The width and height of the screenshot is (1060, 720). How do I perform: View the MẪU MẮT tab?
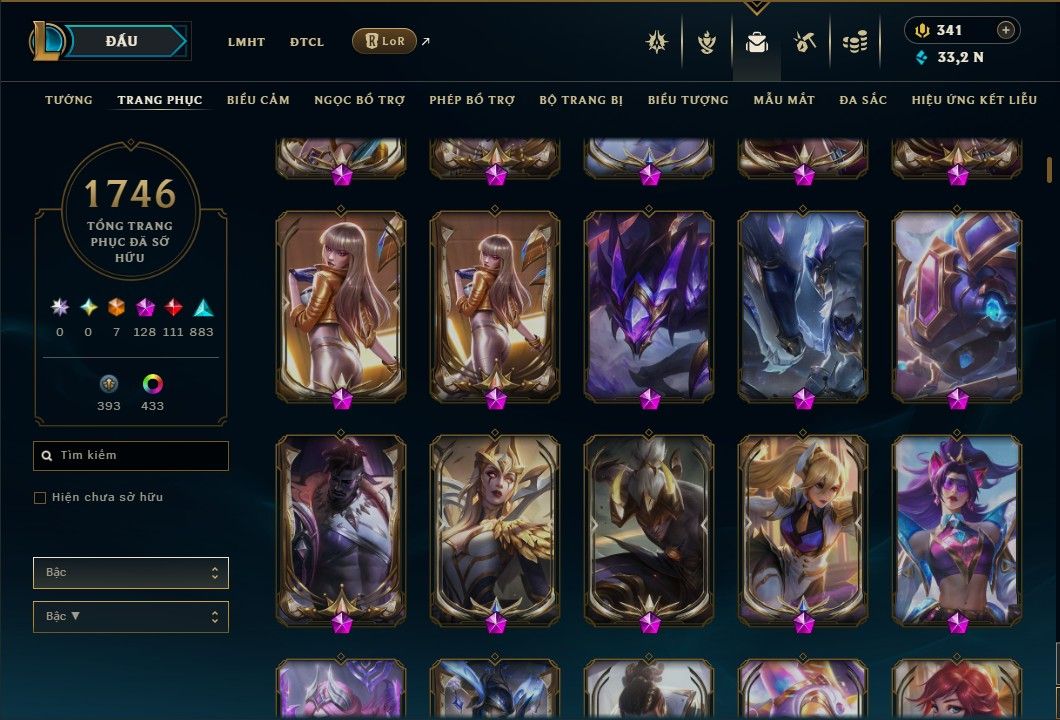click(x=784, y=100)
